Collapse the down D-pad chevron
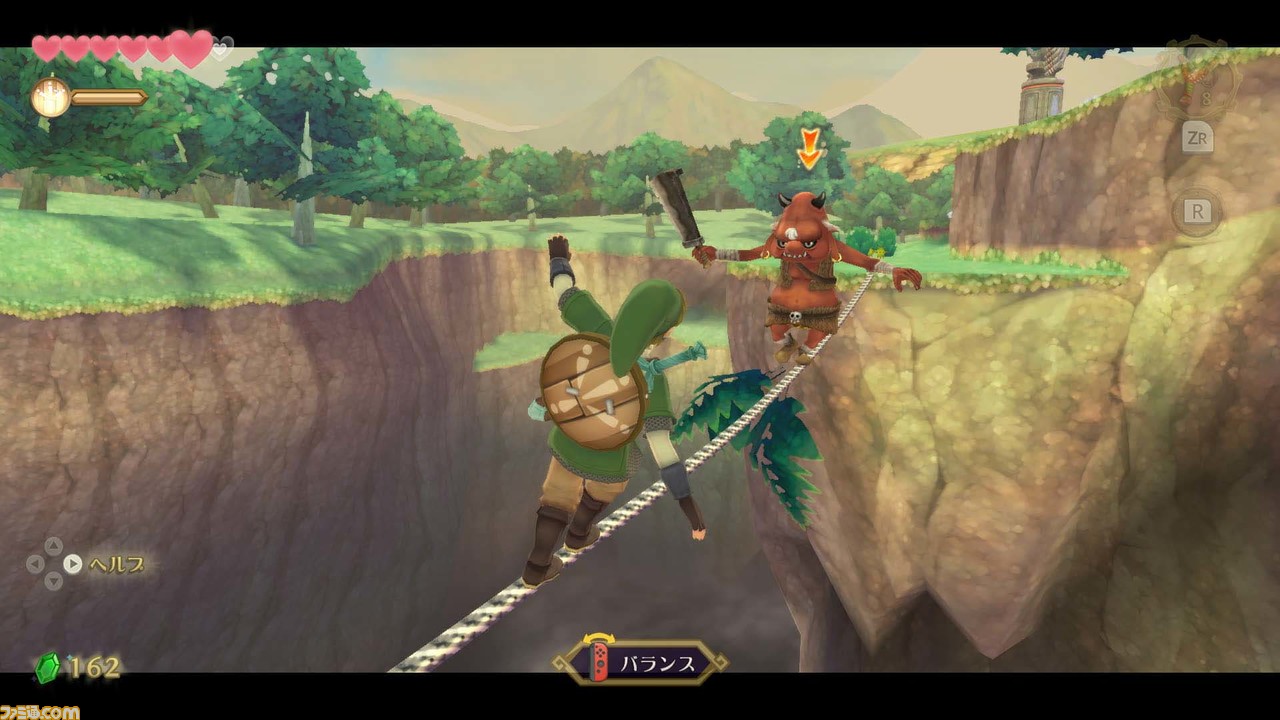 [x=53, y=581]
